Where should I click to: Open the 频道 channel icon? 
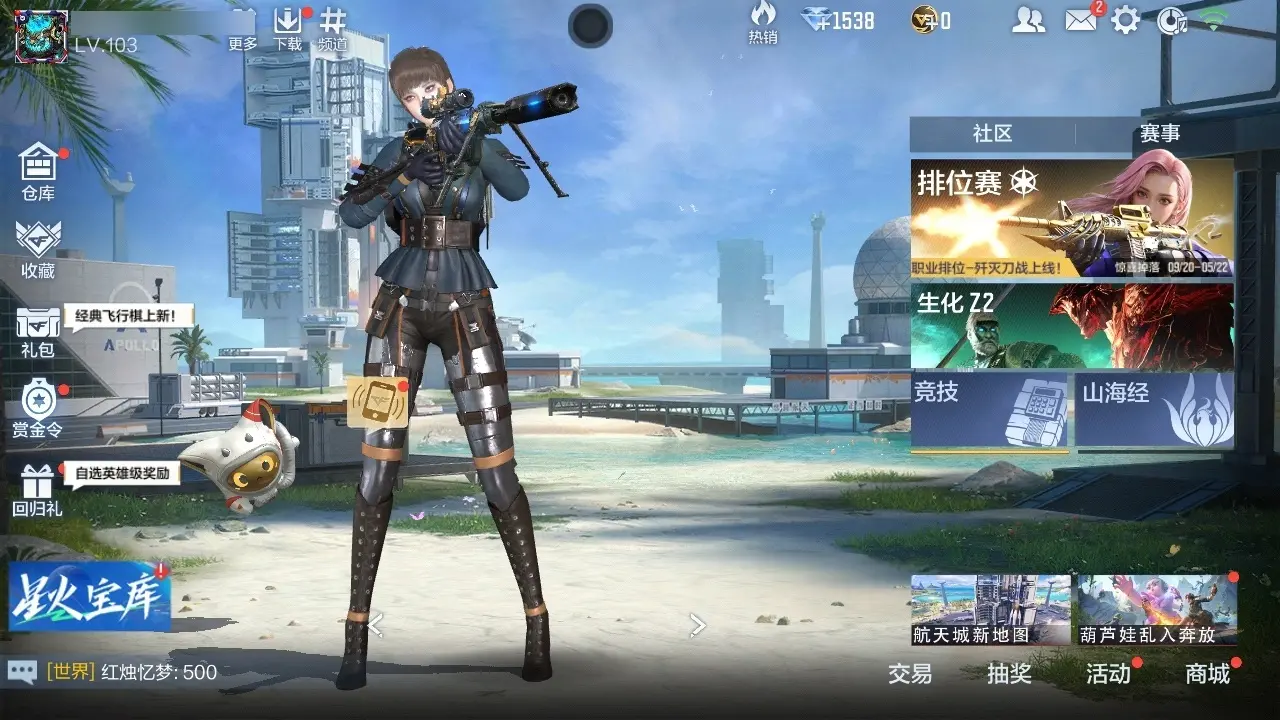click(x=333, y=29)
